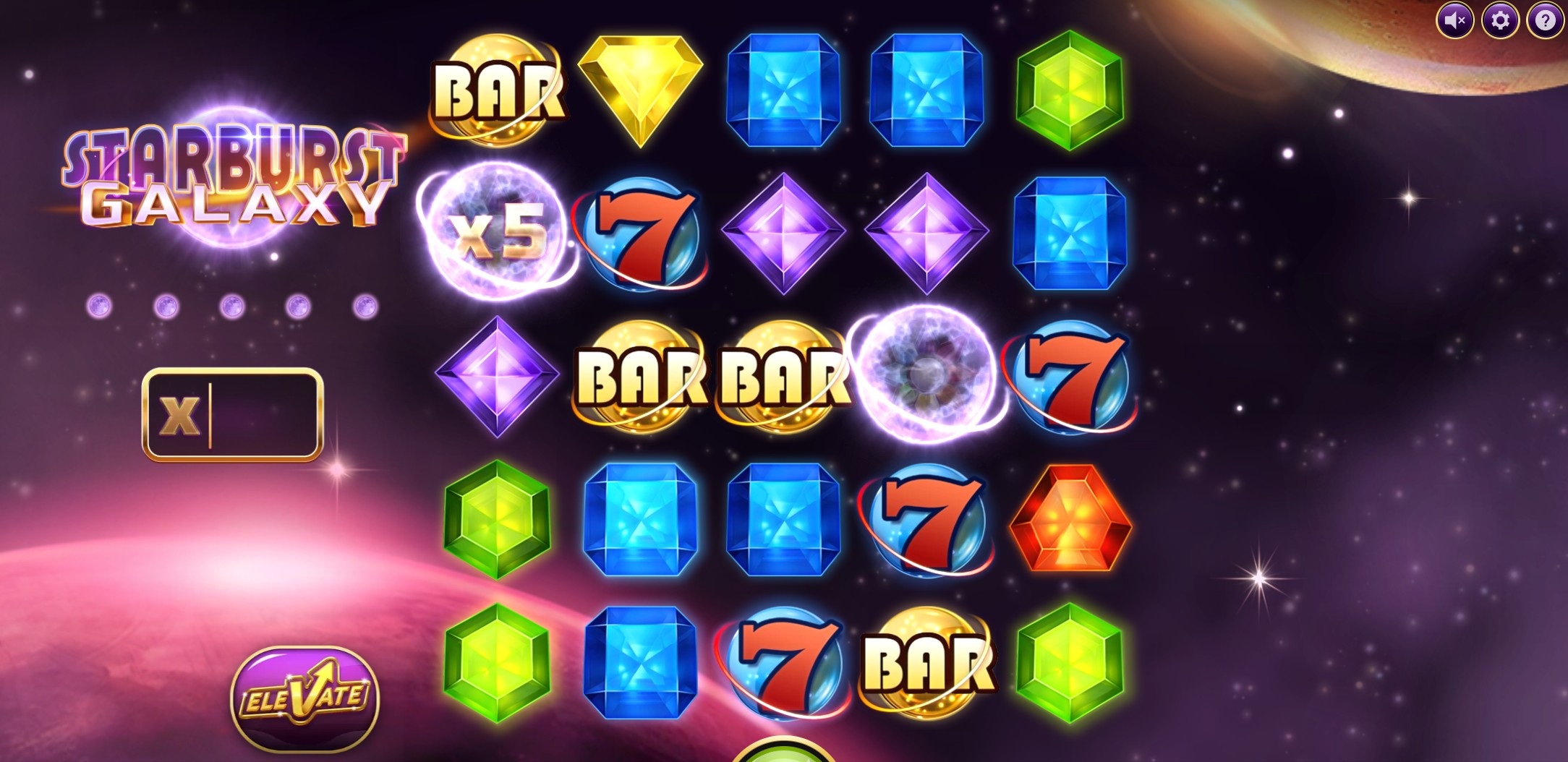Mute the game sound
This screenshot has height=762, width=1568.
(x=1456, y=20)
